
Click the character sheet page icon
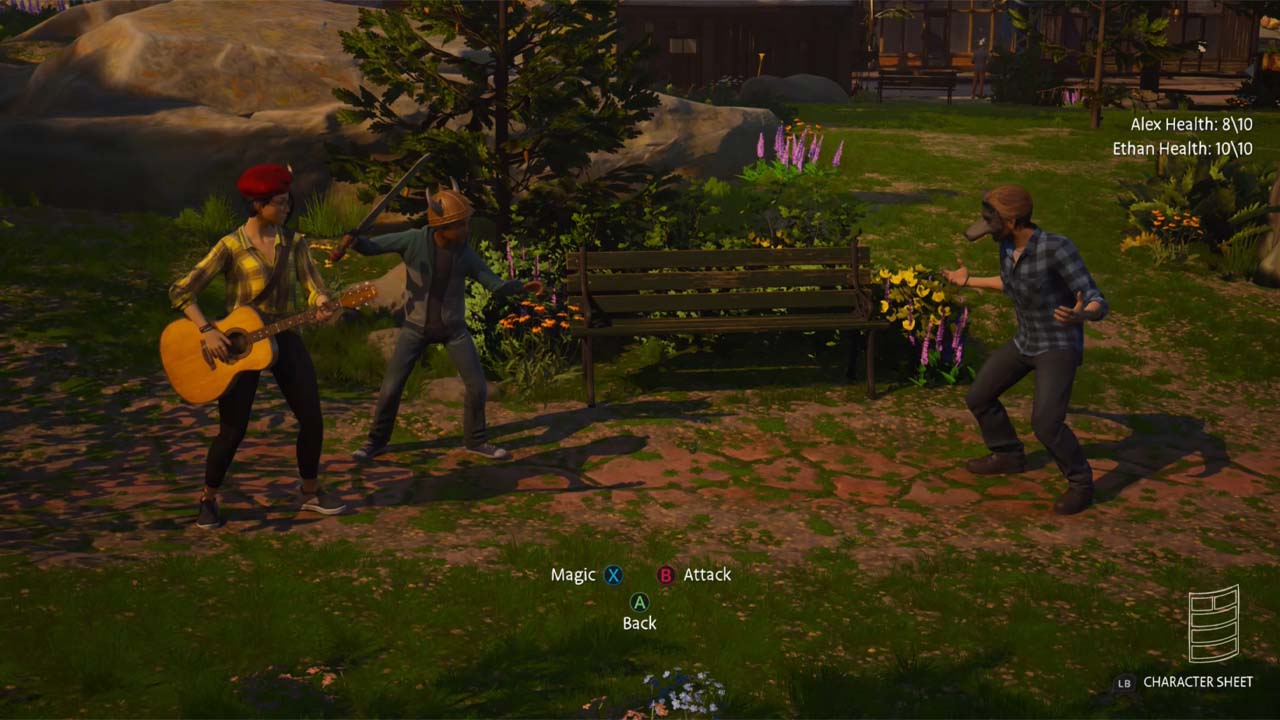point(1213,624)
